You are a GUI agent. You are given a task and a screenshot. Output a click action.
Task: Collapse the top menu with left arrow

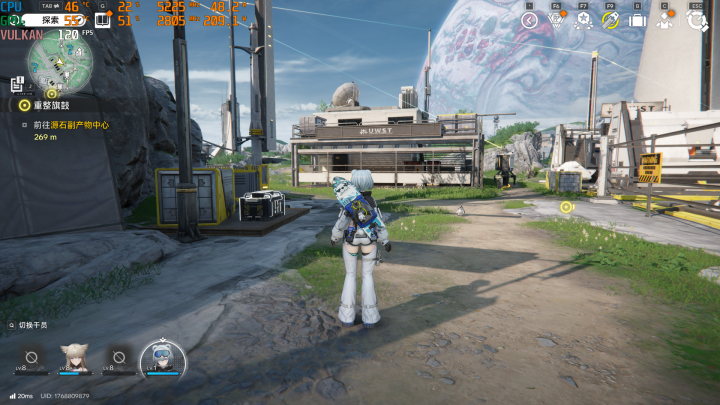tap(530, 20)
